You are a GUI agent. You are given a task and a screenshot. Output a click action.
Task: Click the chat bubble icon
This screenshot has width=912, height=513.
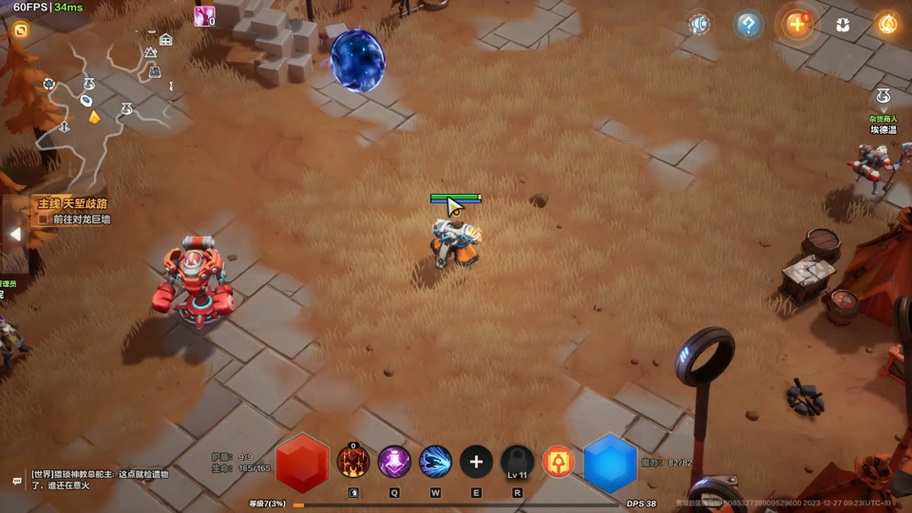(x=16, y=482)
